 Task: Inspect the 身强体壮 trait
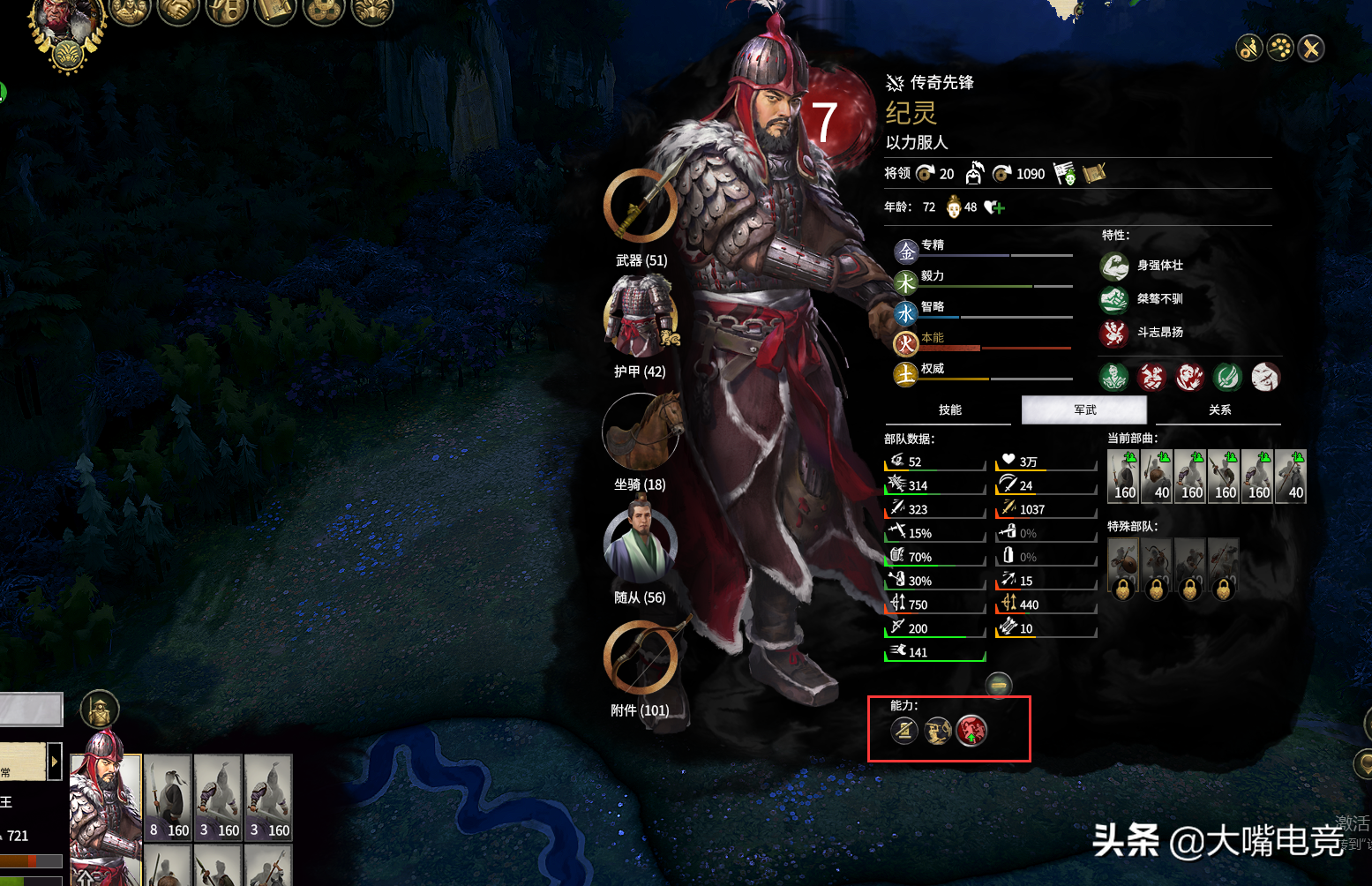[x=1114, y=266]
